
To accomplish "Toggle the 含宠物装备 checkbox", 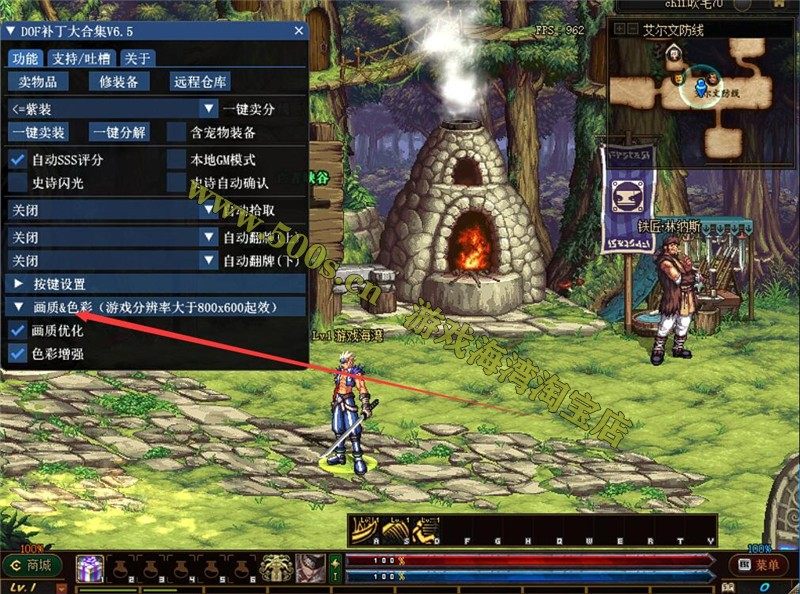I will click(x=177, y=133).
